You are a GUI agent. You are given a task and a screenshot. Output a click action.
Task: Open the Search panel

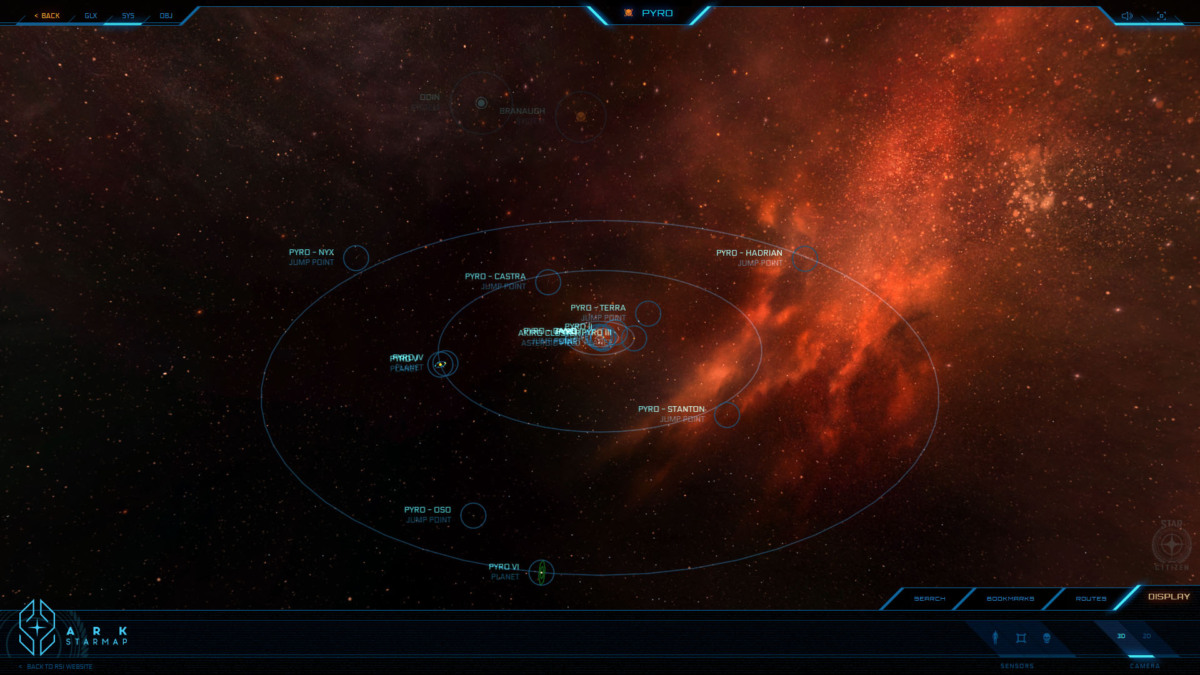[x=929, y=598]
